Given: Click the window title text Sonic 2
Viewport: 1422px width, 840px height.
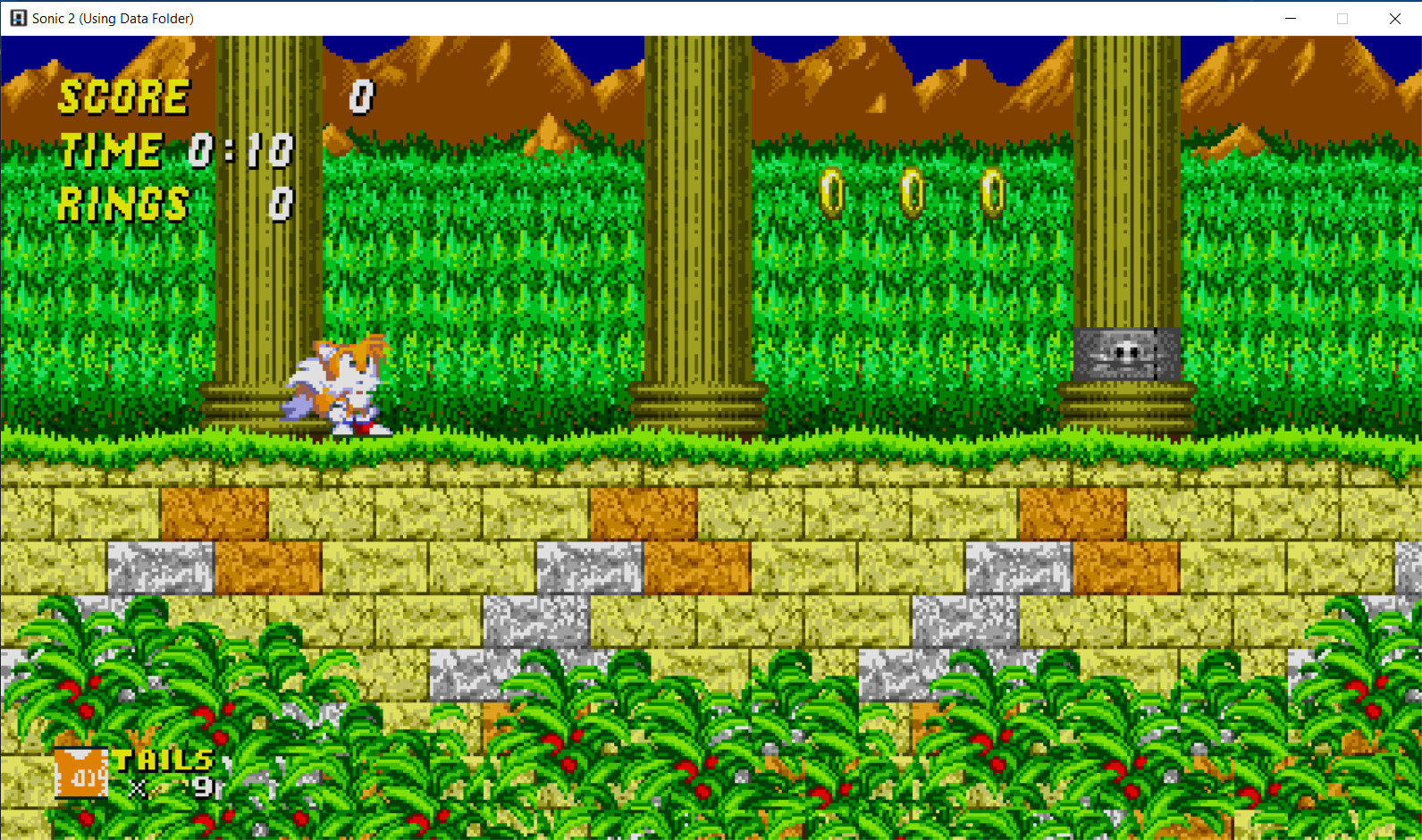Looking at the screenshot, I should [53, 18].
